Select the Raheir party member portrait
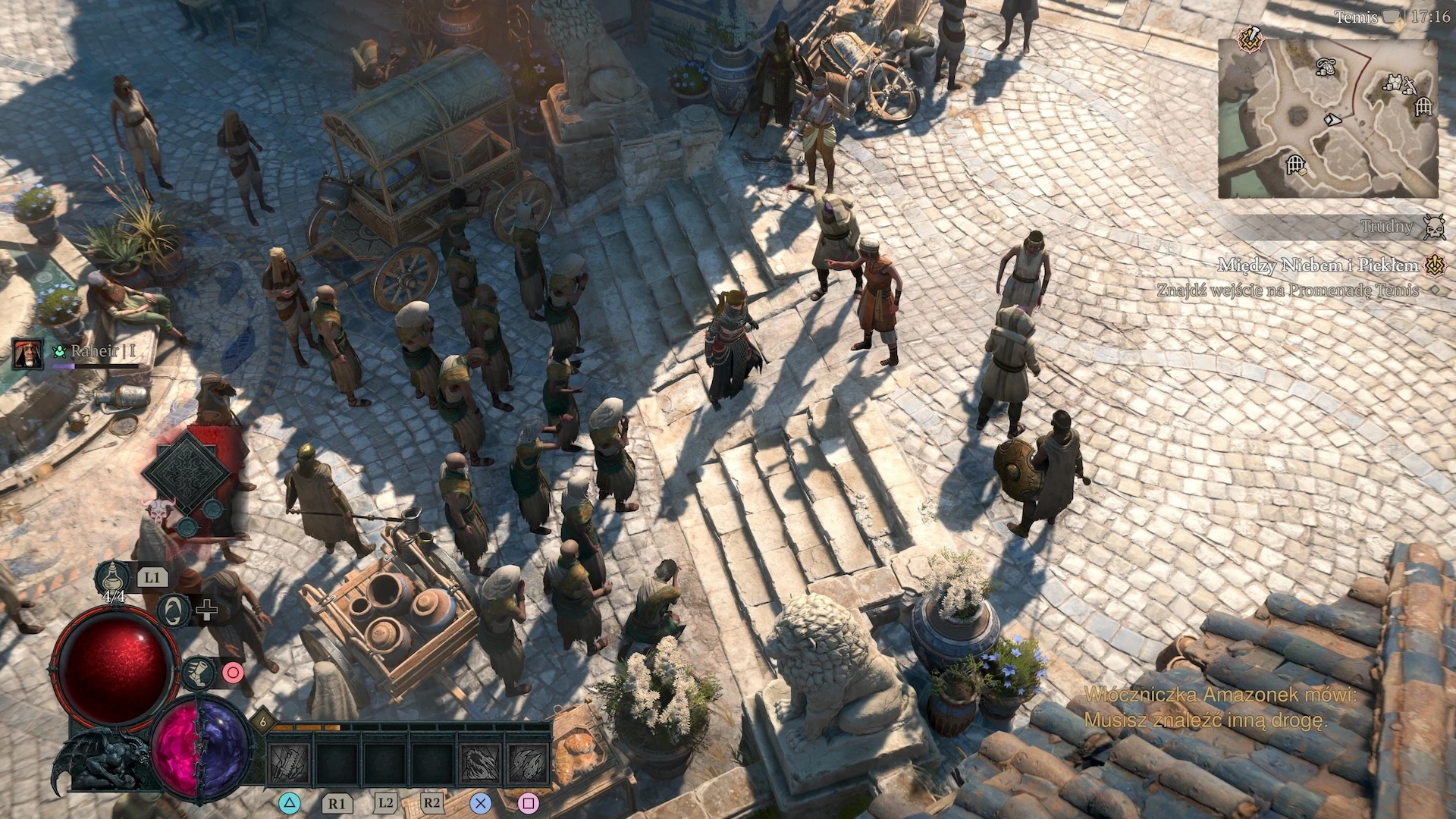Viewport: 1456px width, 819px height. pos(27,353)
